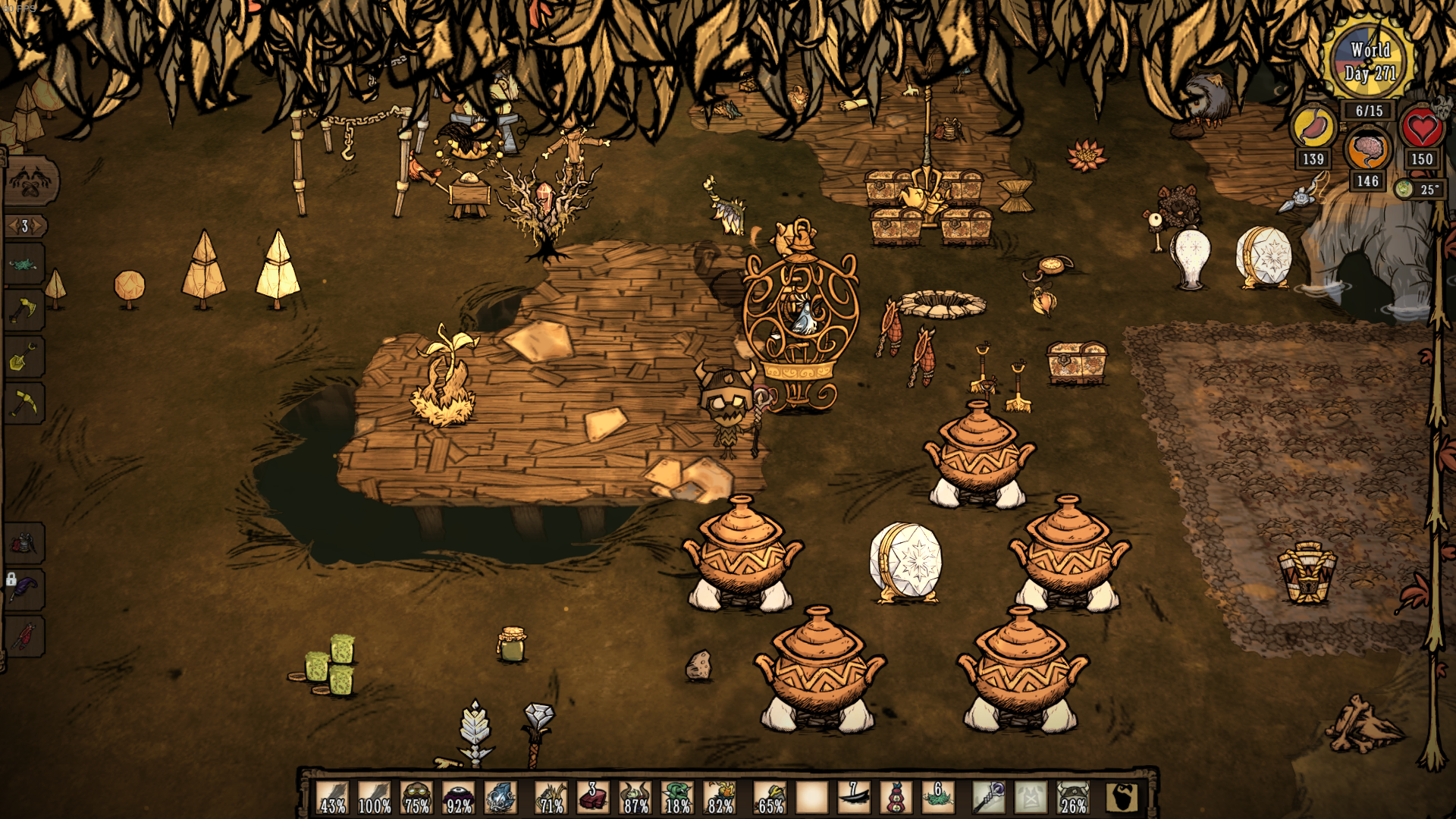1456x819 pixels.
Task: Click the equipped horned helmet at 26%
Action: coord(1073,798)
